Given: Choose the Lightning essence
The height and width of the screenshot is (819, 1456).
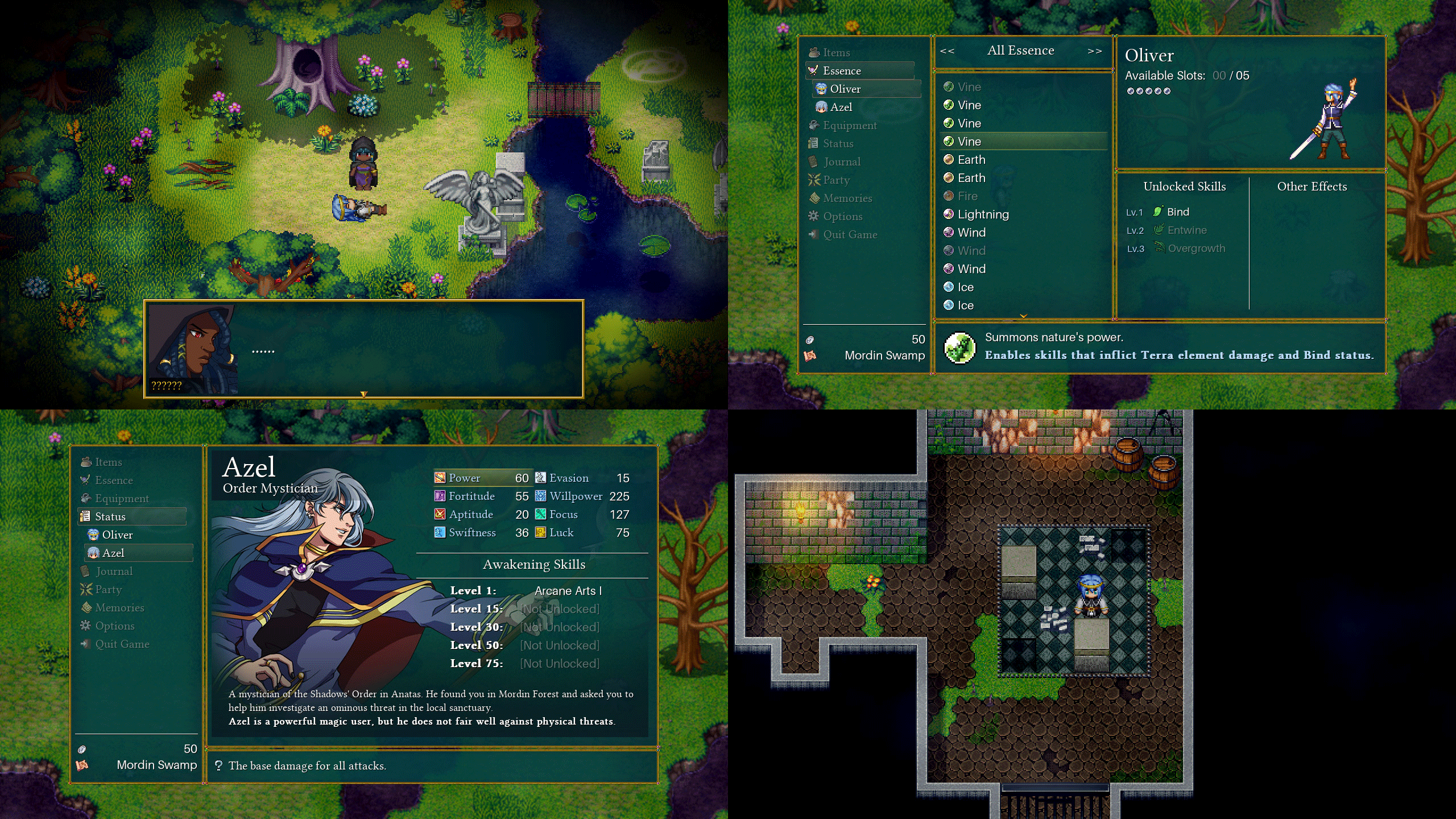Looking at the screenshot, I should click(x=983, y=214).
